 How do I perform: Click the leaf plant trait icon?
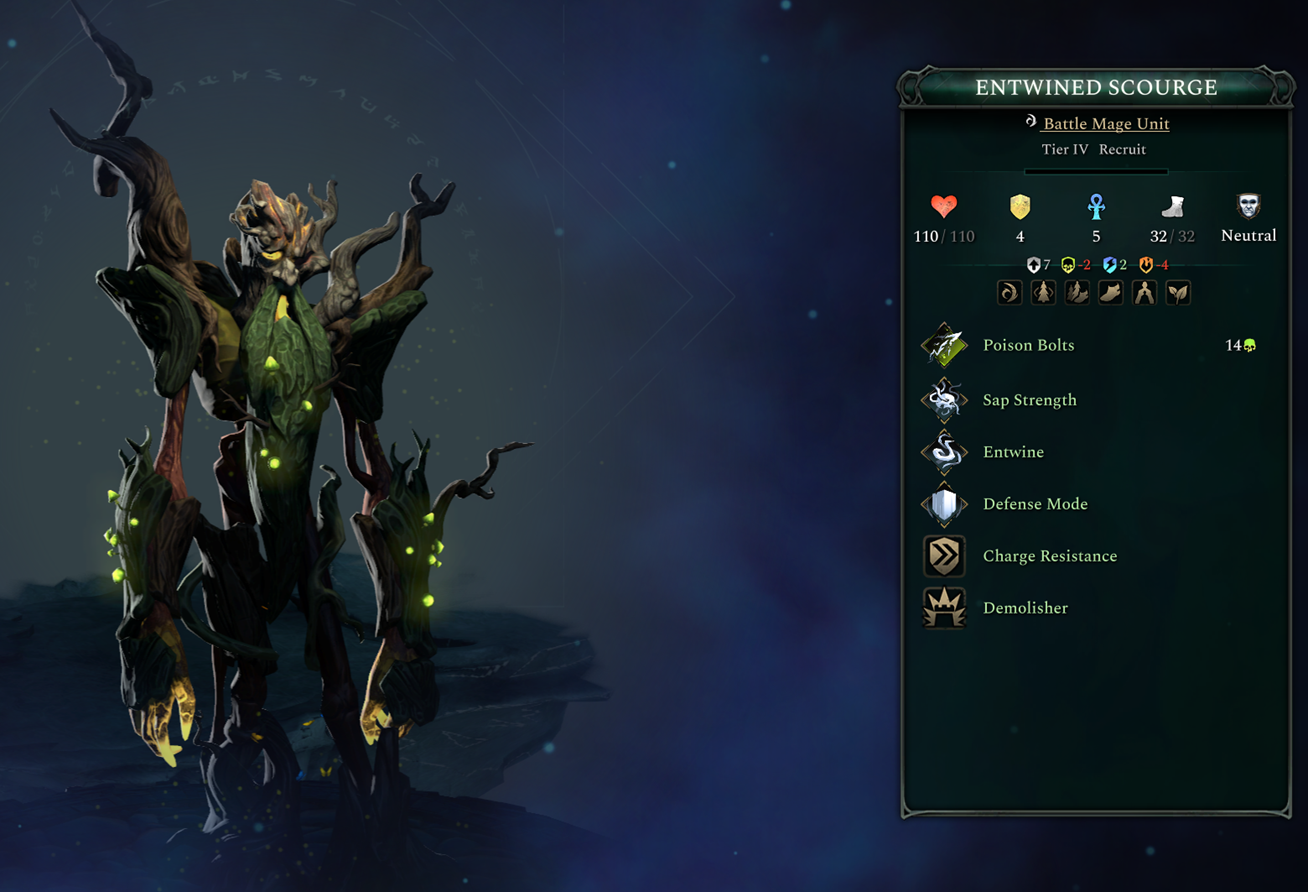click(1178, 292)
